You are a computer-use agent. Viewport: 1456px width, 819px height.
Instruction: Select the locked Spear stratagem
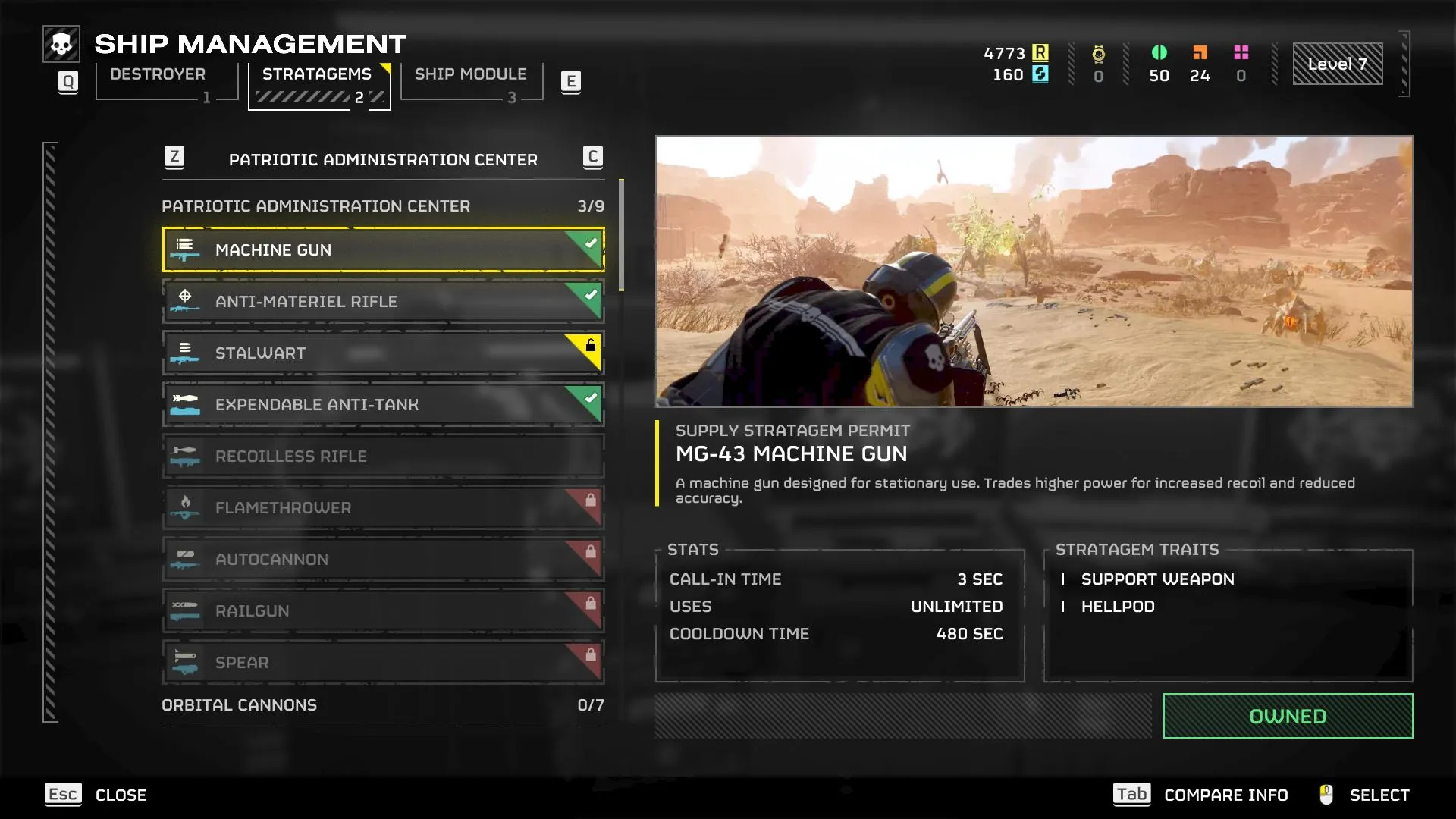point(383,662)
